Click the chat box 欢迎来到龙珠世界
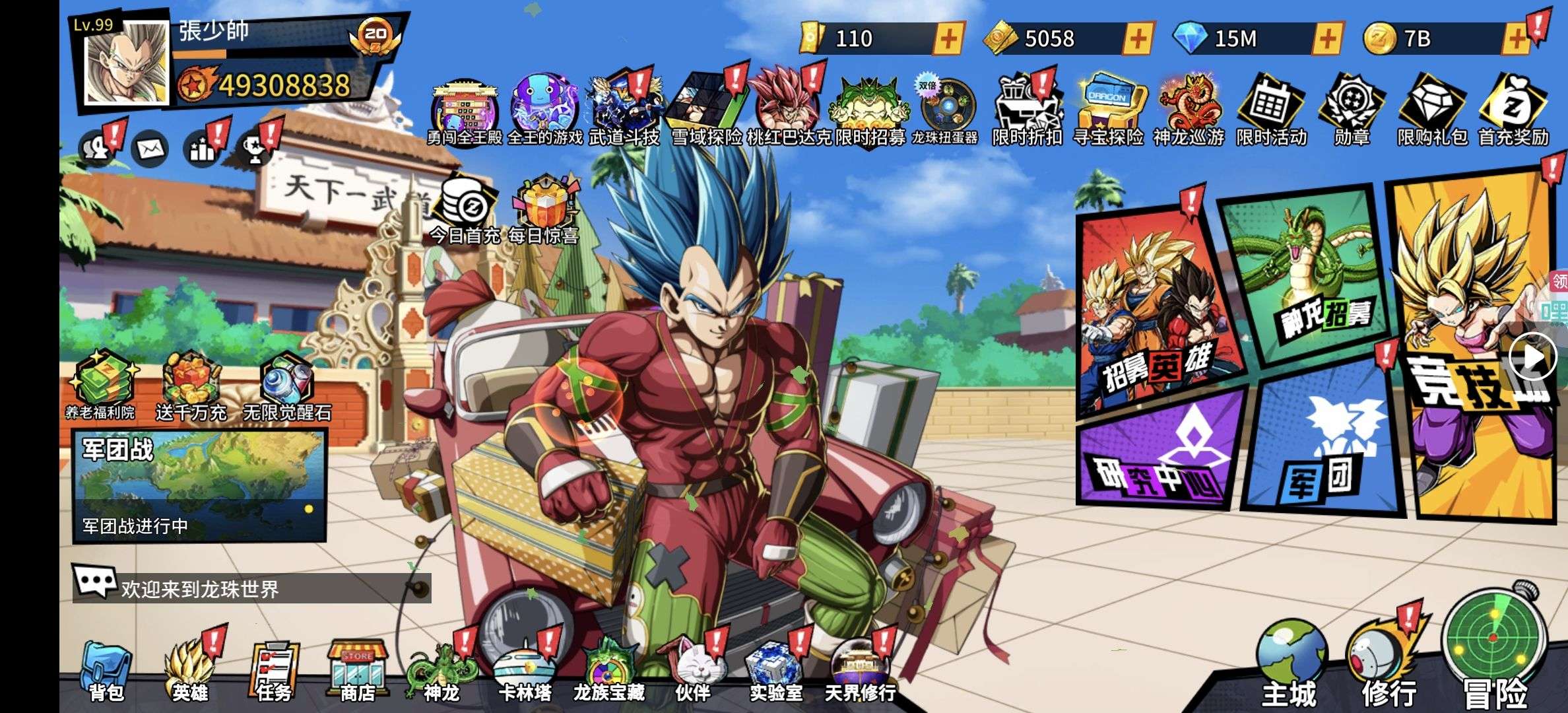Viewport: 1568px width, 713px height. point(251,588)
